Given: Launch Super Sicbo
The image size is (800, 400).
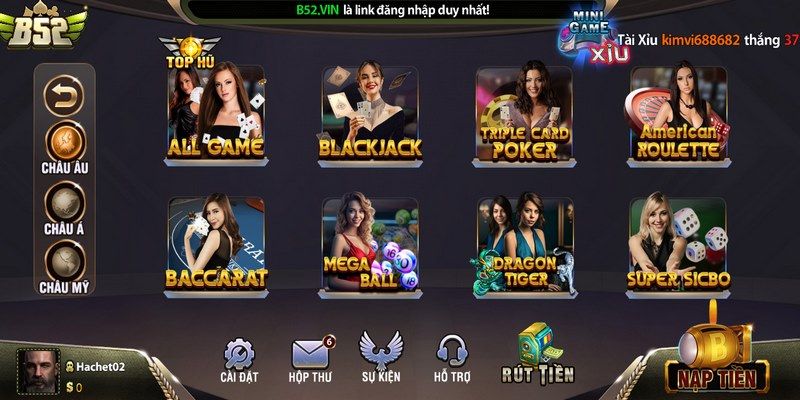Looking at the screenshot, I should (x=678, y=245).
